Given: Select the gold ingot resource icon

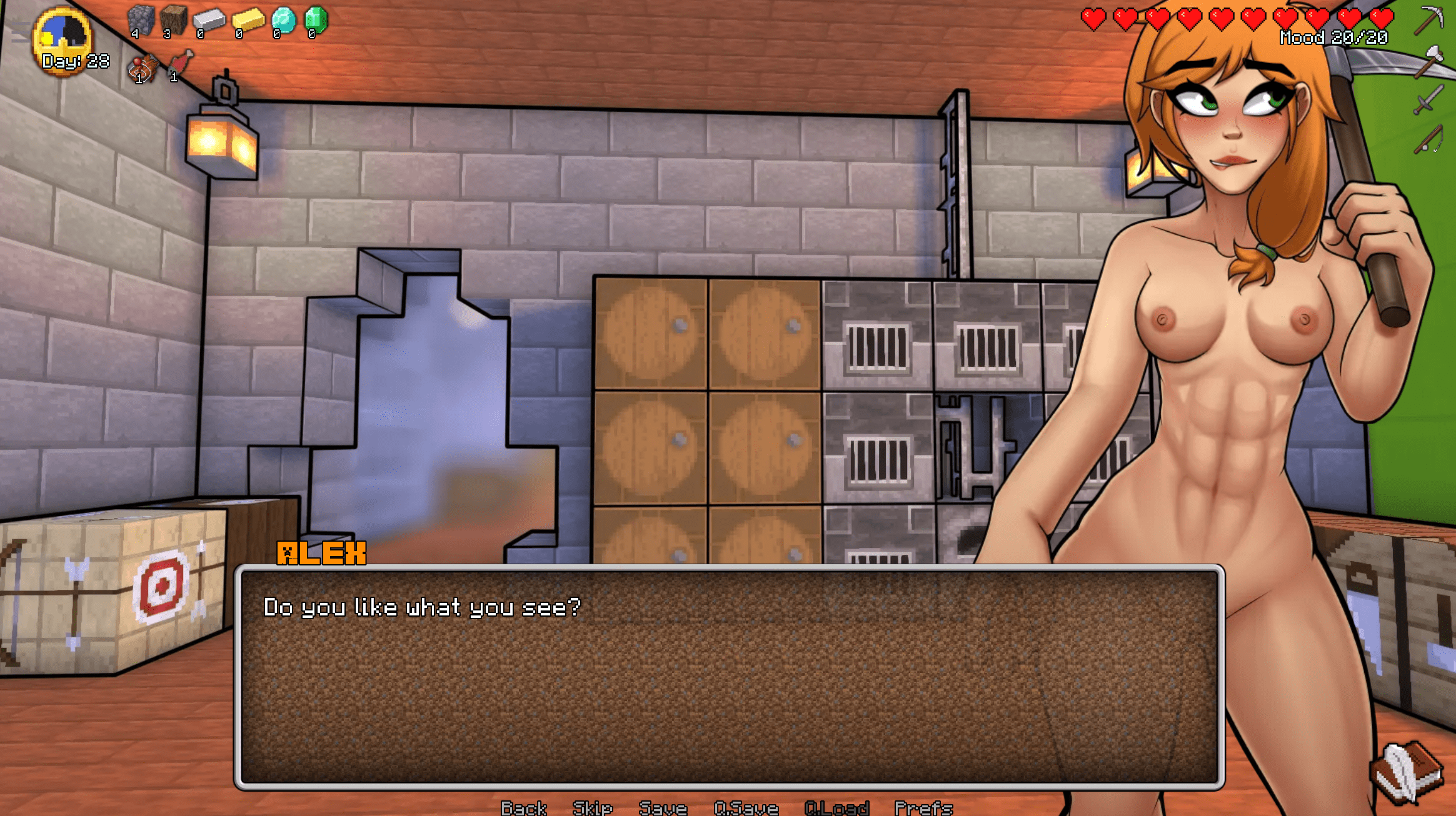Looking at the screenshot, I should pos(248,20).
